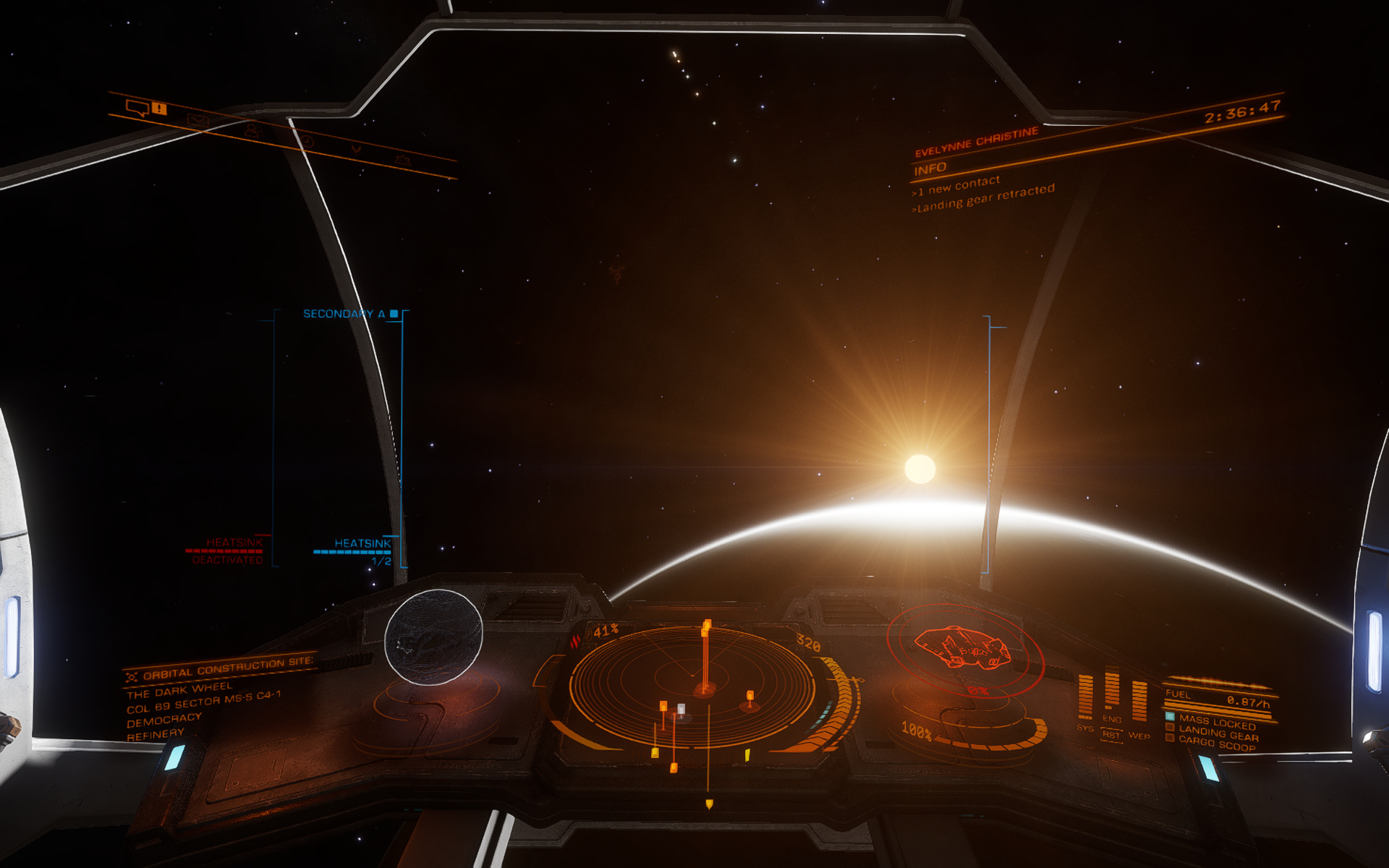Open the comms settings gear tab
Screen dimensions: 1389x868
[402, 159]
